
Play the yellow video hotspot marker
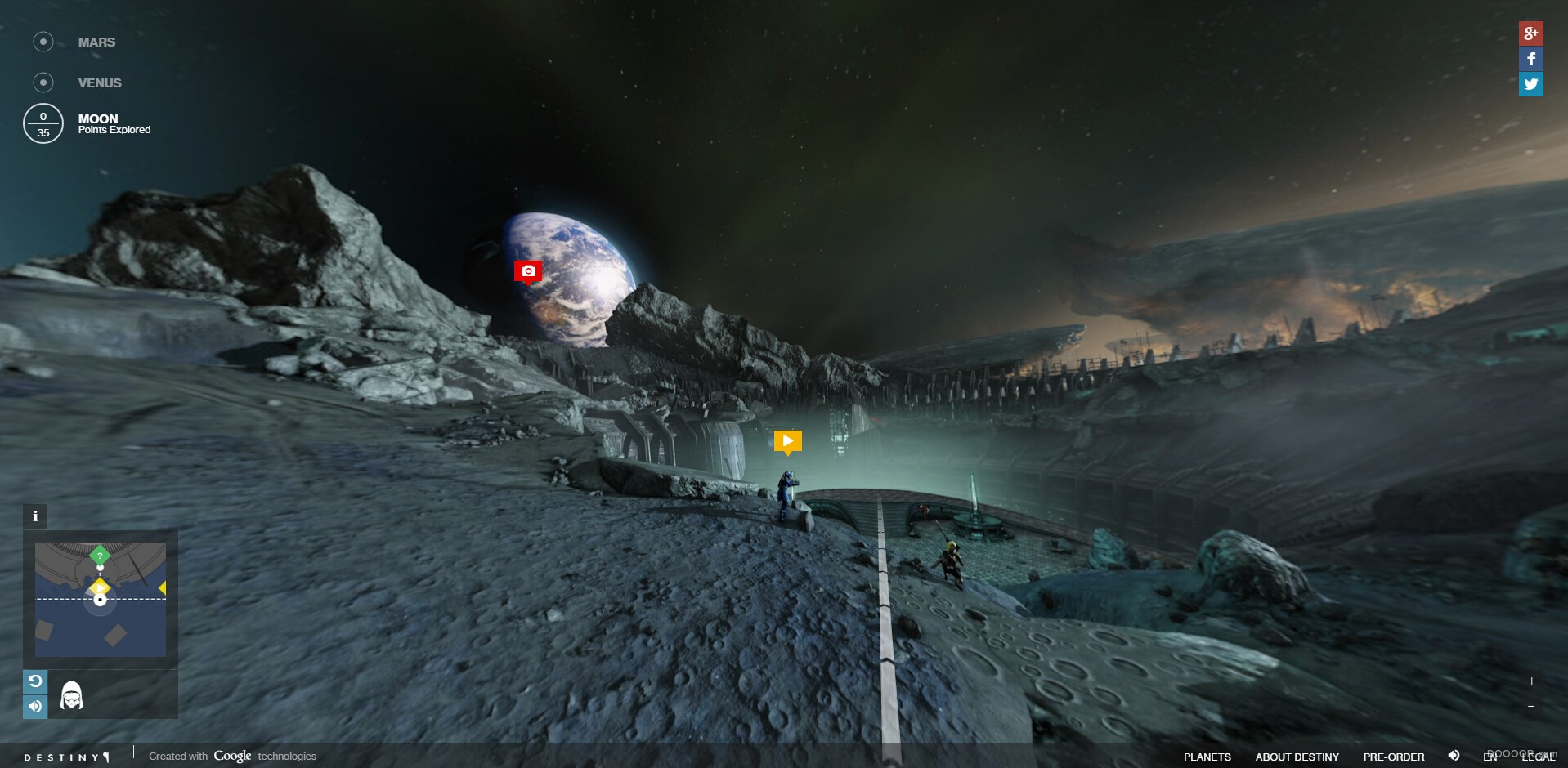(787, 441)
